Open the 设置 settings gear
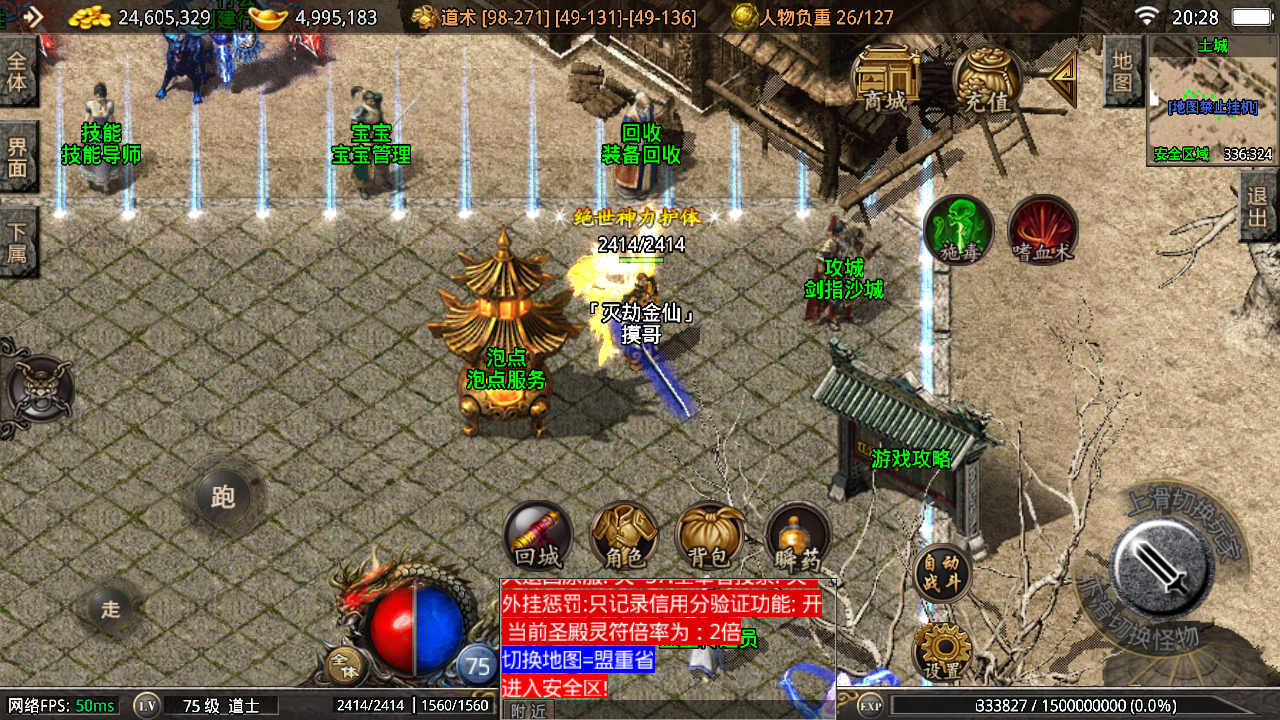The image size is (1280, 720). tap(942, 650)
